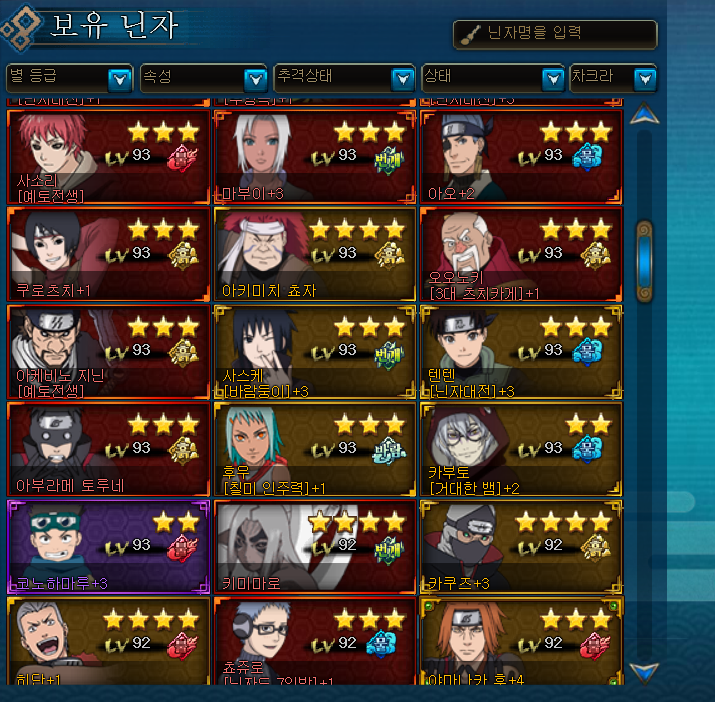Open the 속성 attribute filter dropdown
The width and height of the screenshot is (715, 702).
point(254,78)
